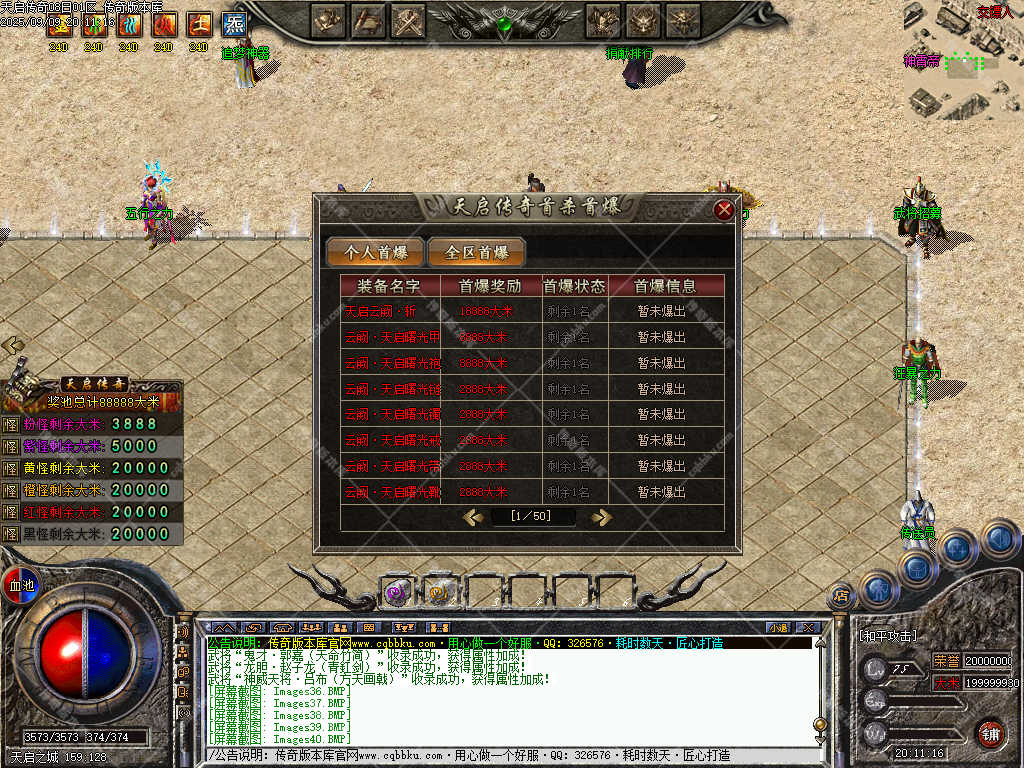Close the chat panel with X button
The height and width of the screenshot is (768, 1024).
[x=808, y=627]
